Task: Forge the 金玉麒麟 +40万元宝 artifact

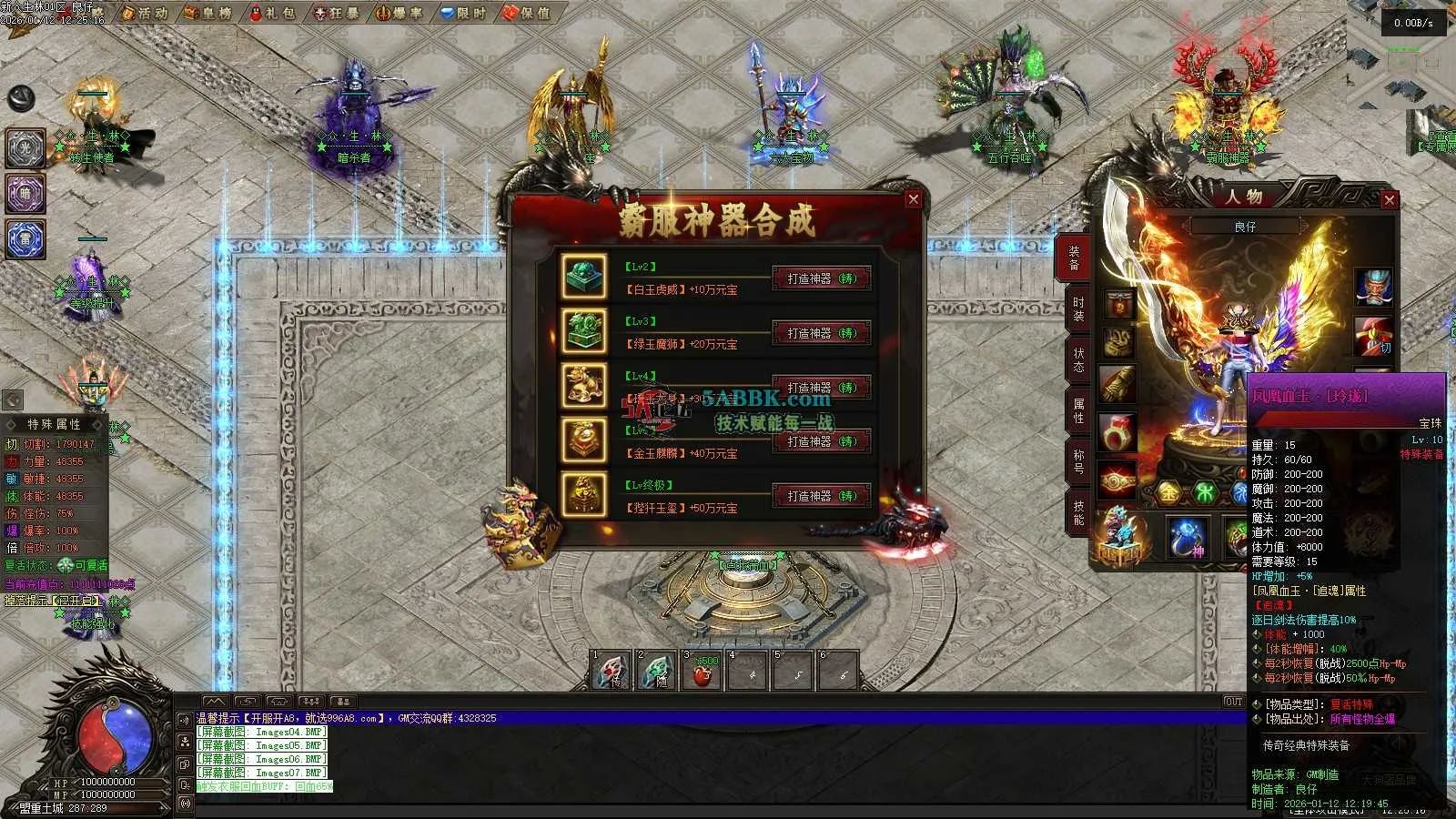Action: (822, 441)
